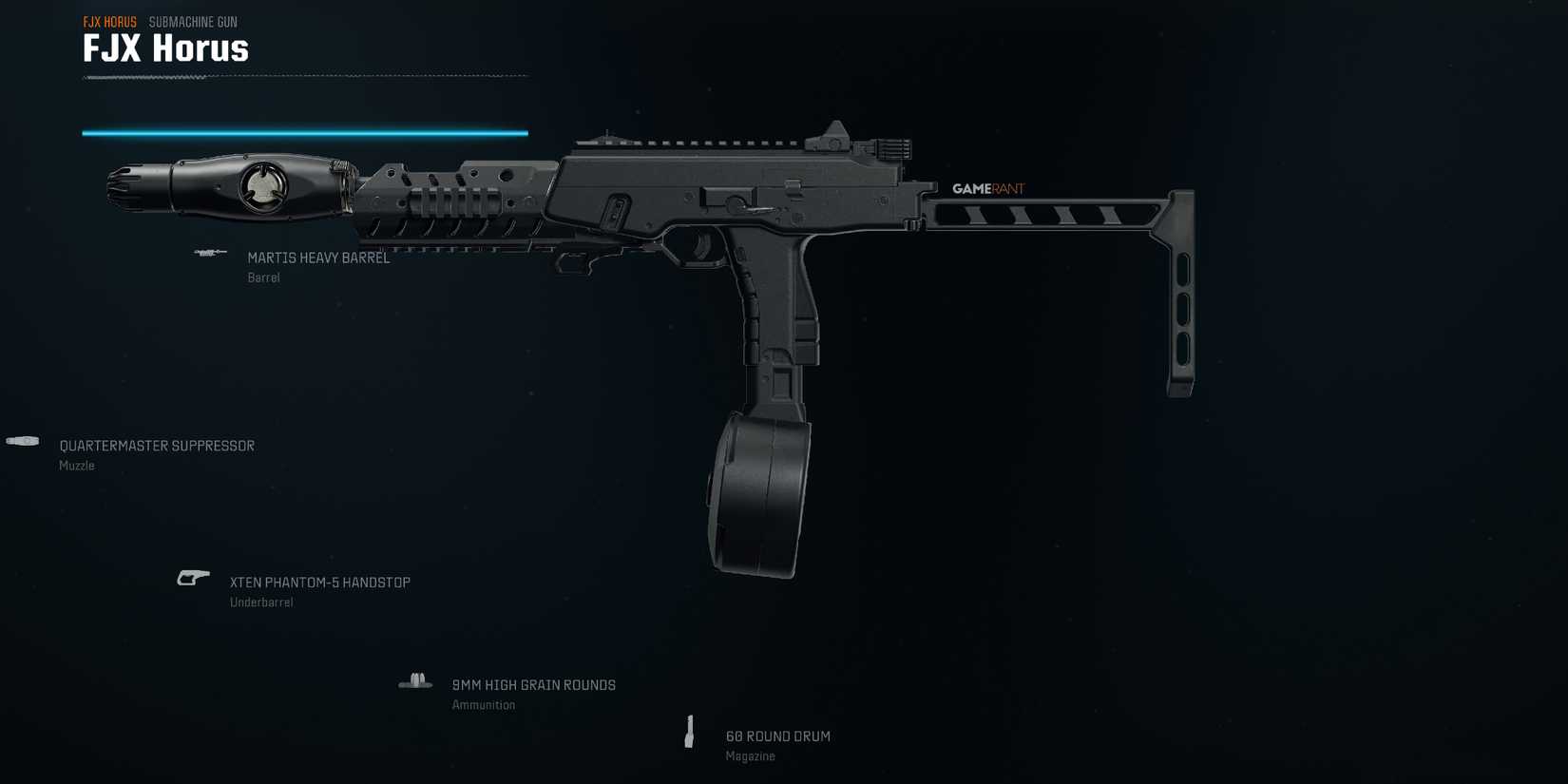Click the FJX Horus weapon title
The width and height of the screenshot is (1568, 784).
pos(164,48)
